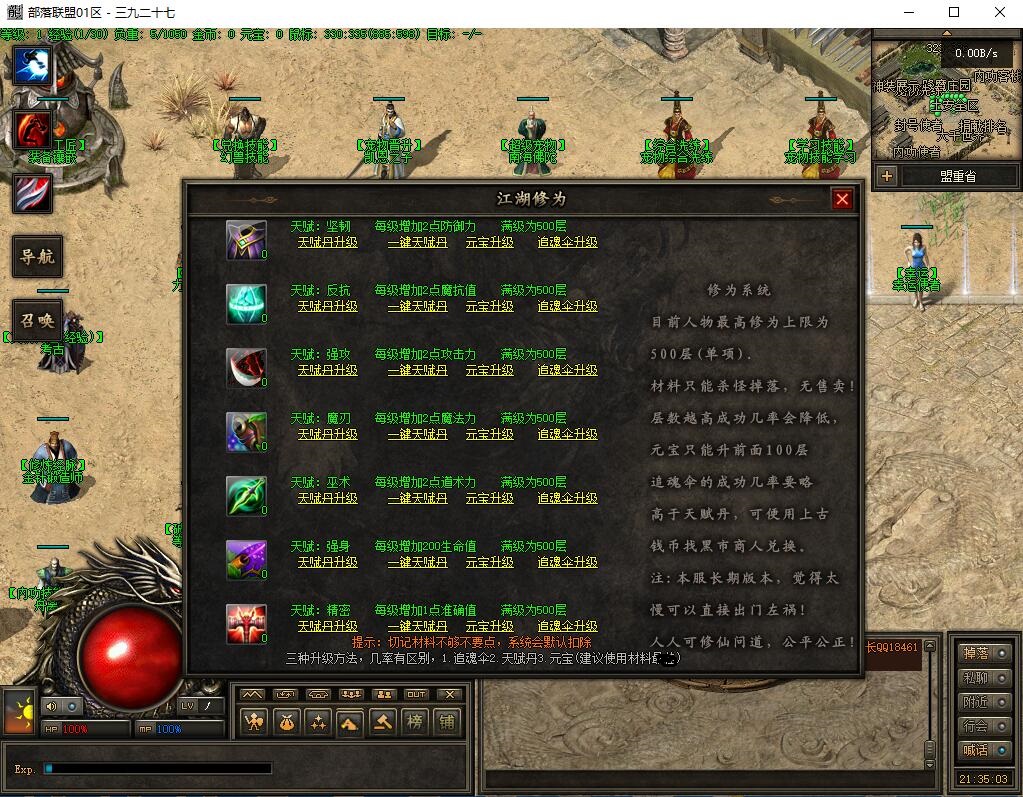Click the OUT button in the toolbar

[x=416, y=694]
